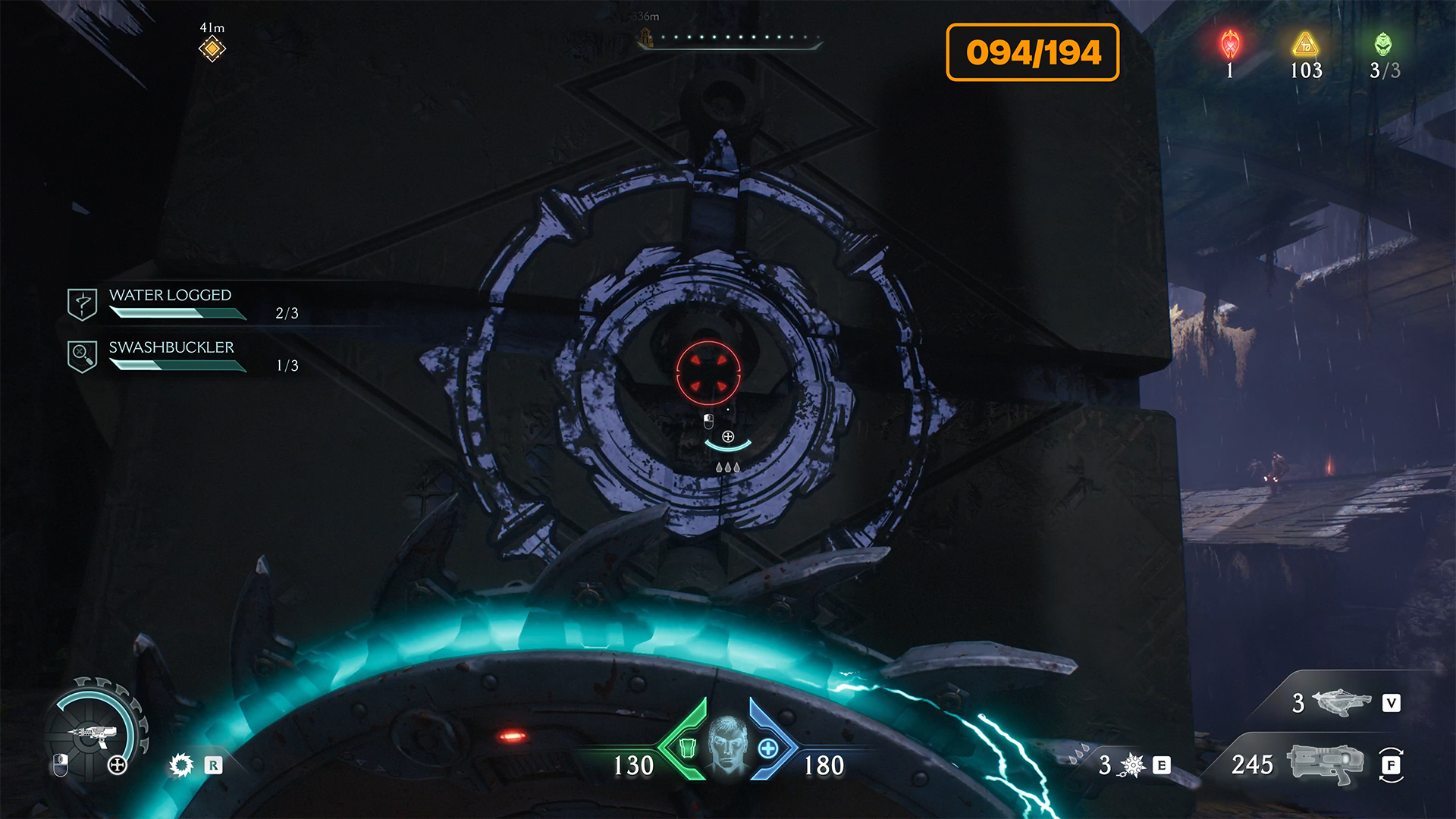Select the red demon life sigil icon
1456x819 pixels.
point(1230,45)
